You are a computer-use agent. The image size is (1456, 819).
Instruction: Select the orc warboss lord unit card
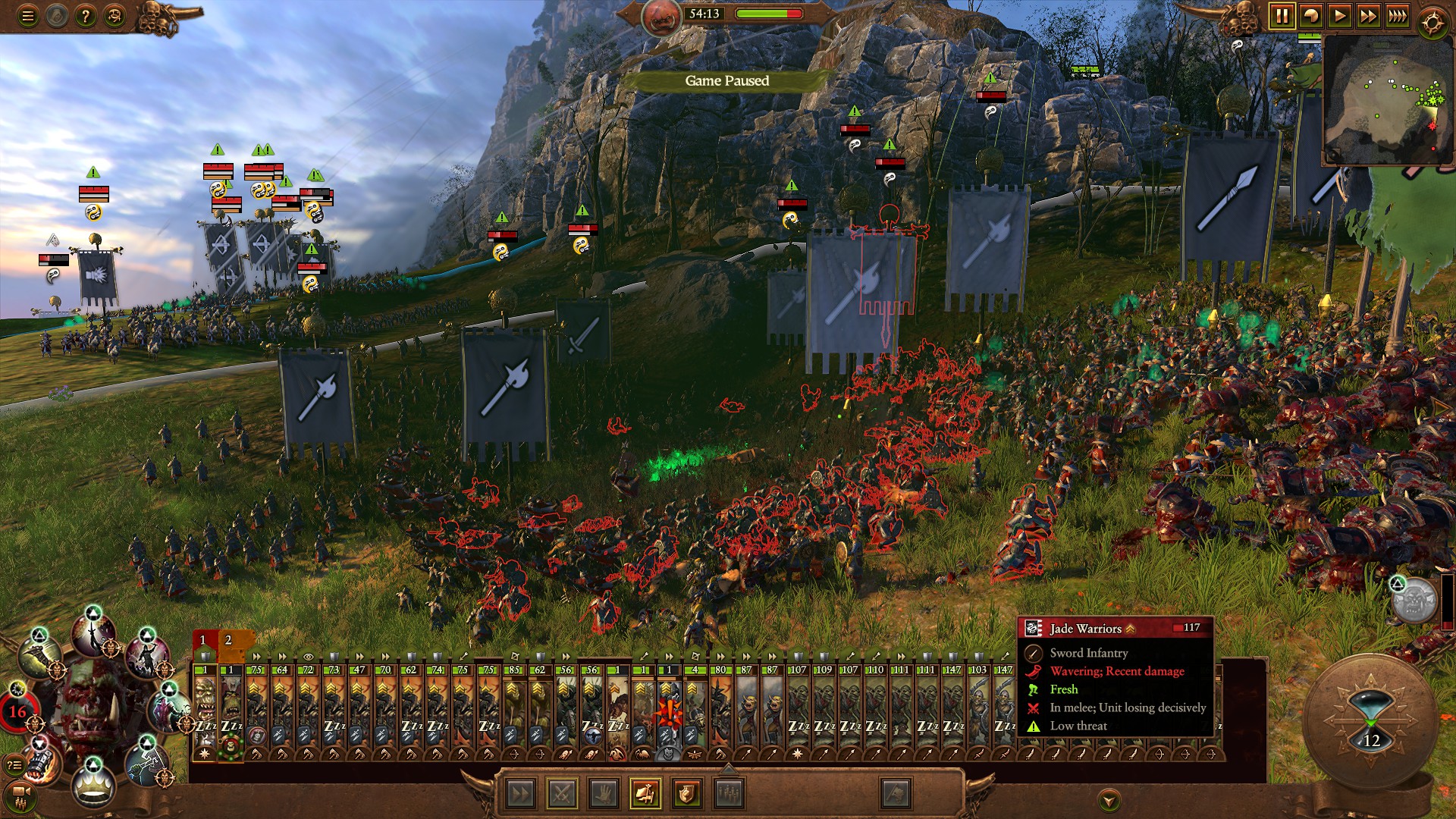click(x=205, y=709)
